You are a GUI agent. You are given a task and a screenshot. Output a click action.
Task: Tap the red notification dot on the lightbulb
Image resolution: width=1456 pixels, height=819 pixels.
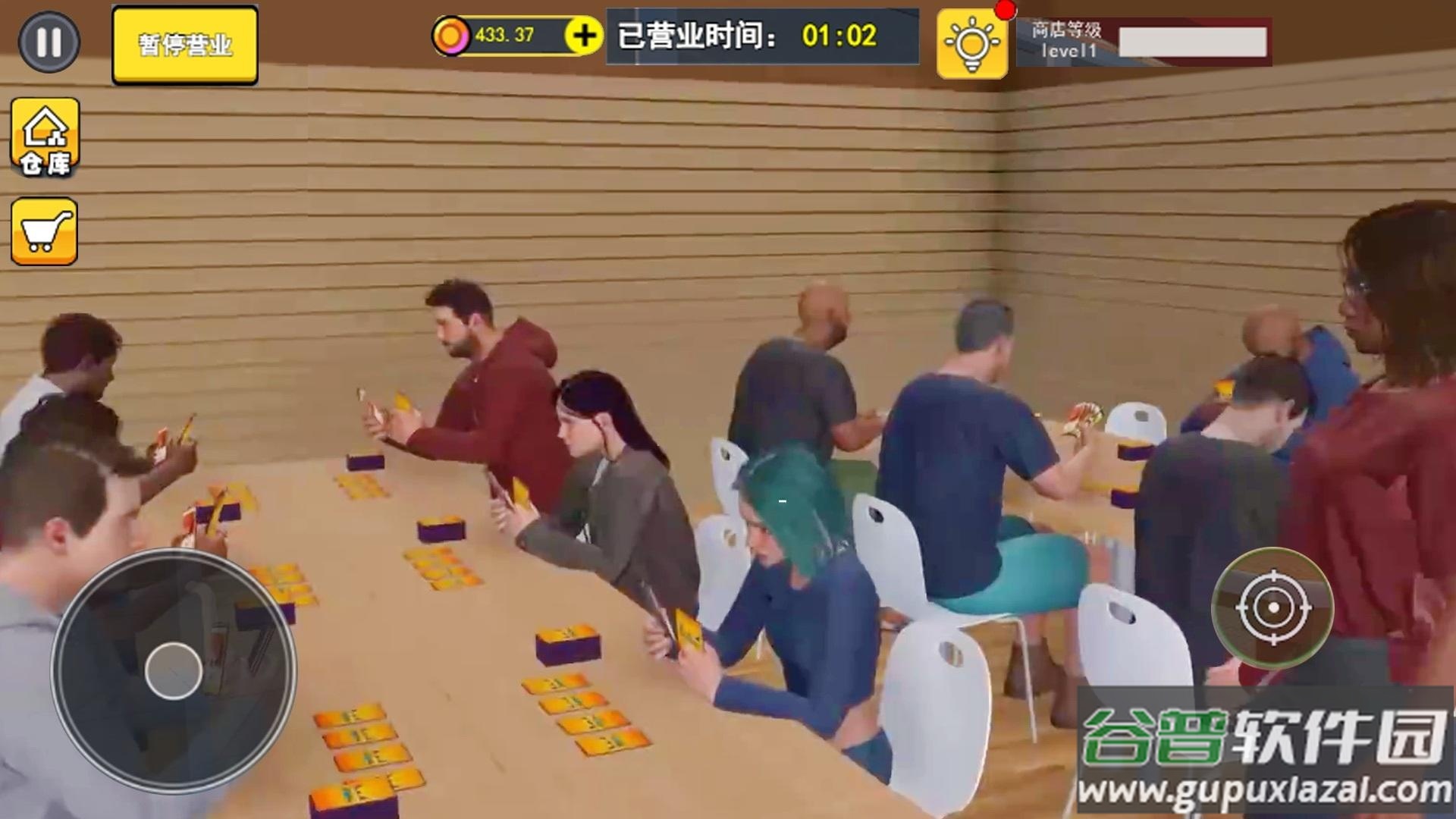click(x=1003, y=10)
